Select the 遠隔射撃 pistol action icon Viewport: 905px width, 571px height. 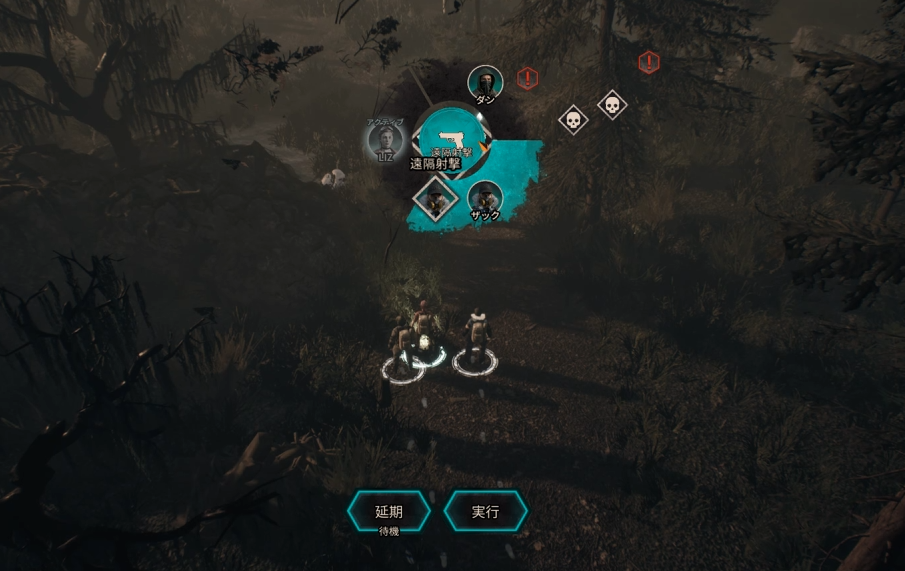click(x=449, y=138)
